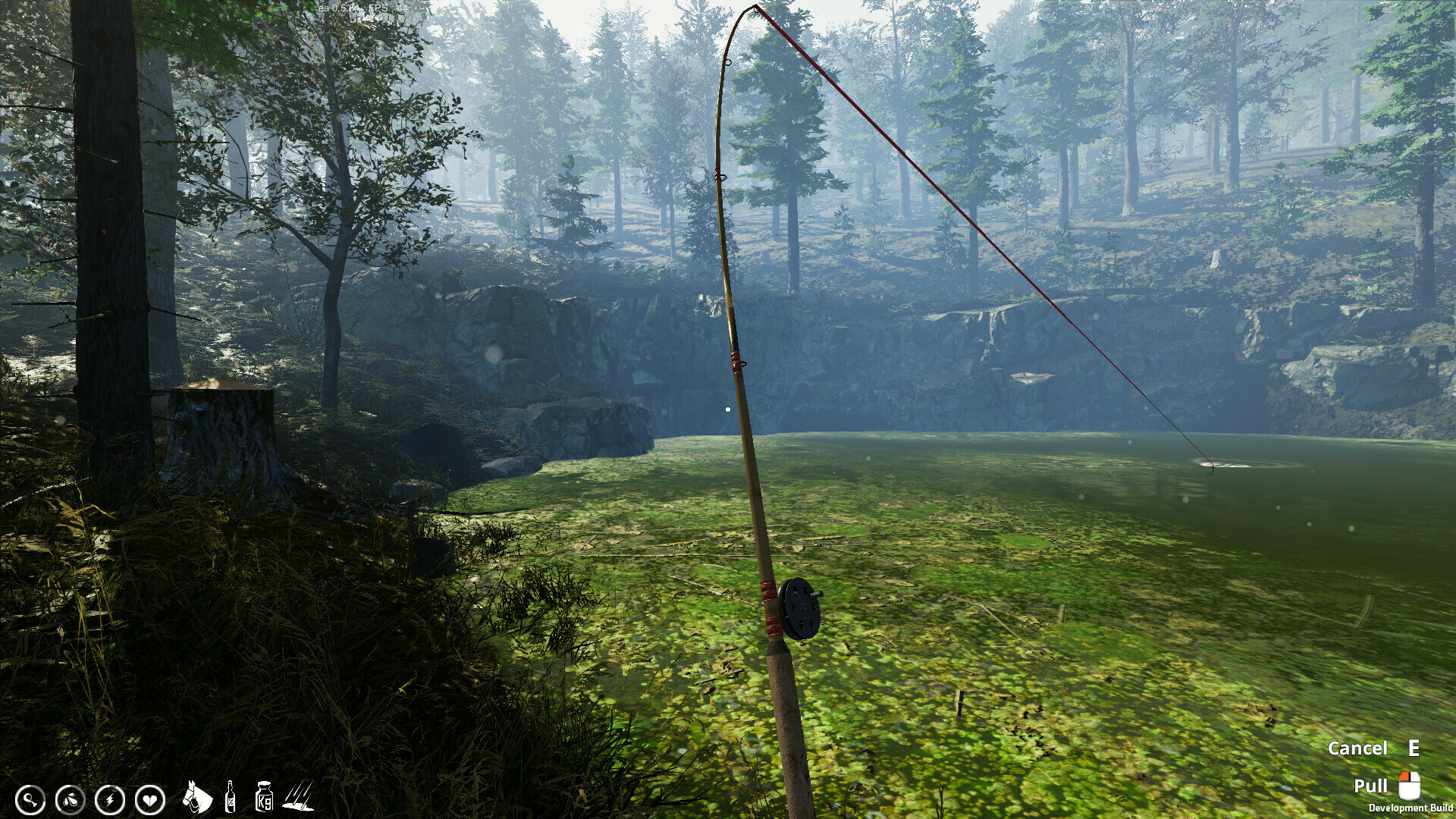Click the lightning energy status icon

pos(110,799)
